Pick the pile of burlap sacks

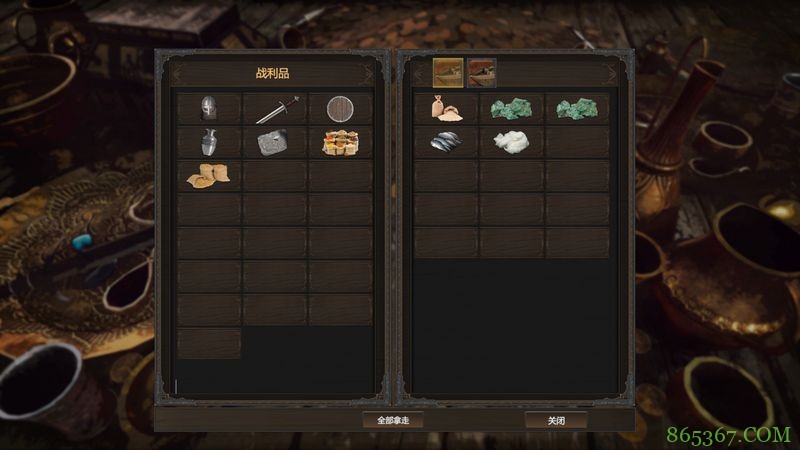pos(209,175)
